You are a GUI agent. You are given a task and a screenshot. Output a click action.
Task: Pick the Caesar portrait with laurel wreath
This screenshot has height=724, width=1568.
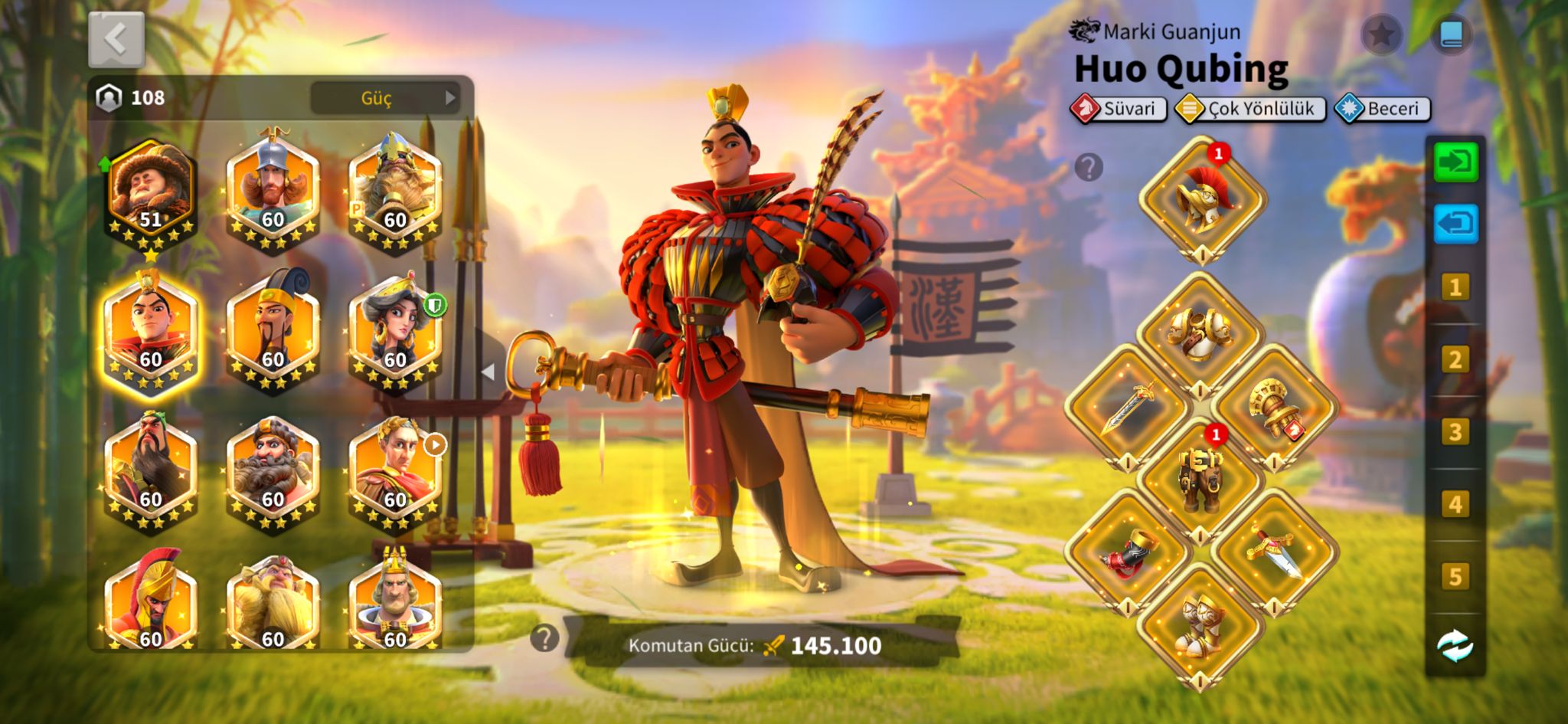(395, 473)
